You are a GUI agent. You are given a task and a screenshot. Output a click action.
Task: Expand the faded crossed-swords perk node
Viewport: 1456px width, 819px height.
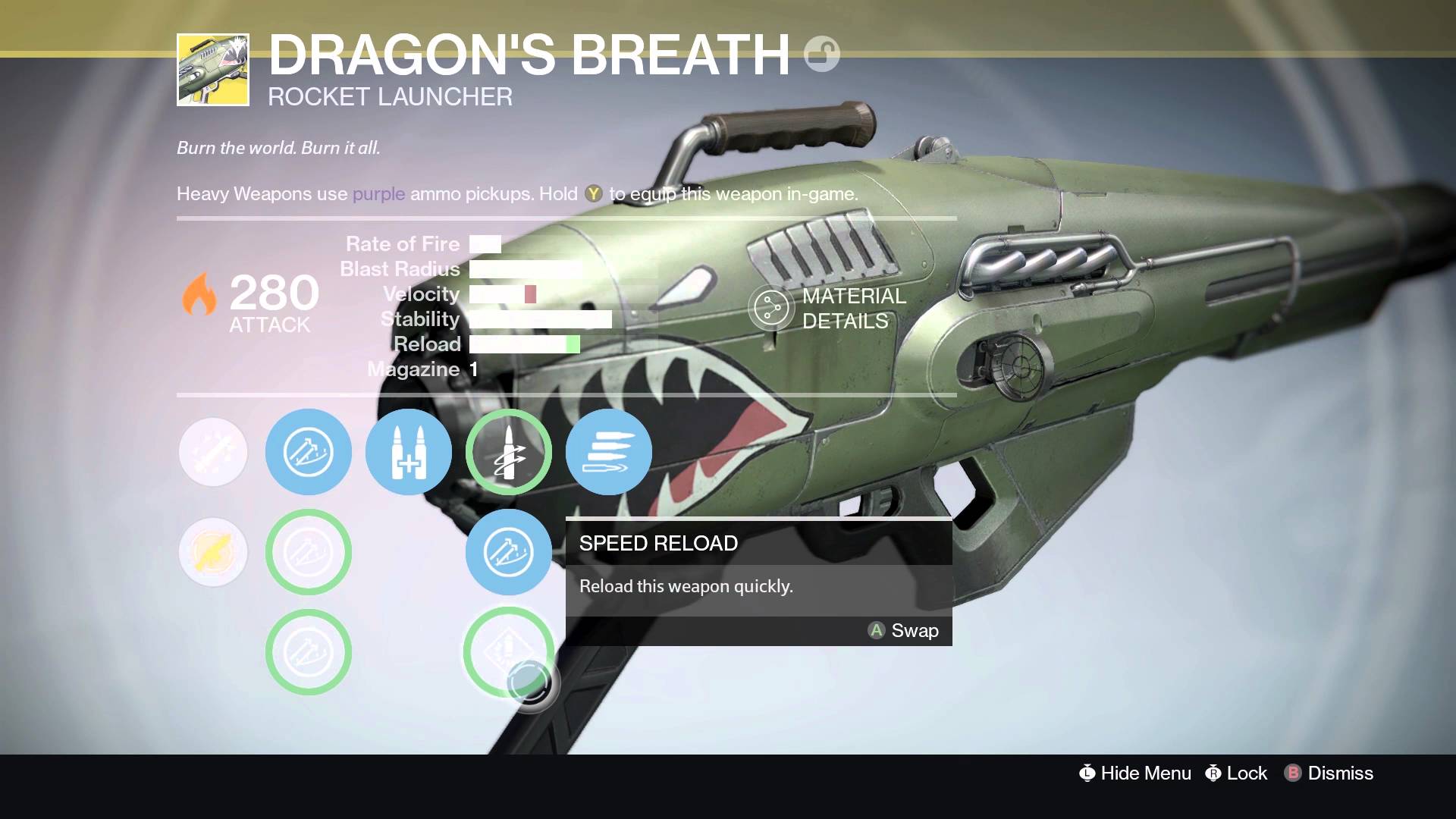[x=213, y=451]
